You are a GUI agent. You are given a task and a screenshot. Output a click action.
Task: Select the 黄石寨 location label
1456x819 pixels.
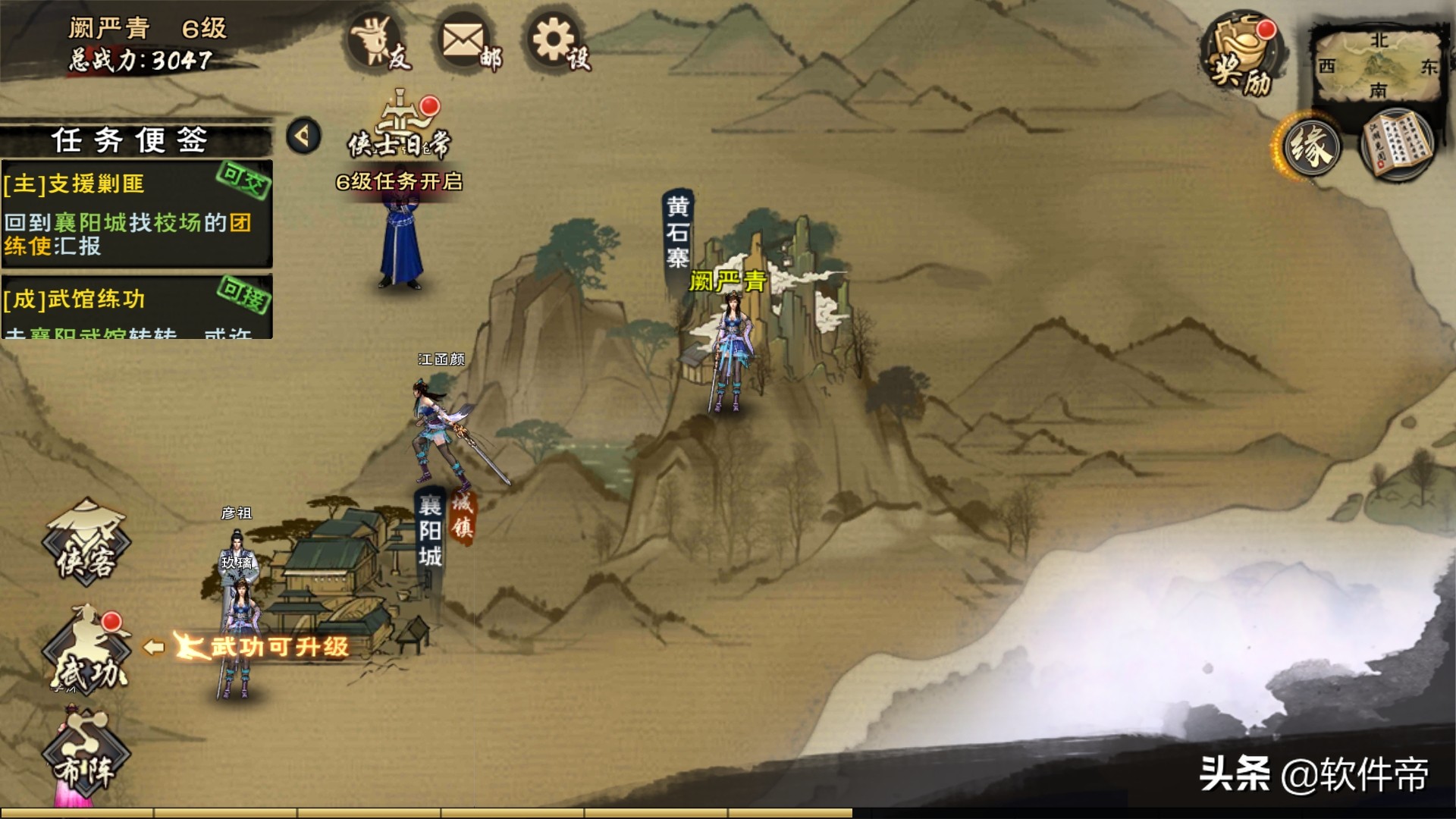click(677, 231)
